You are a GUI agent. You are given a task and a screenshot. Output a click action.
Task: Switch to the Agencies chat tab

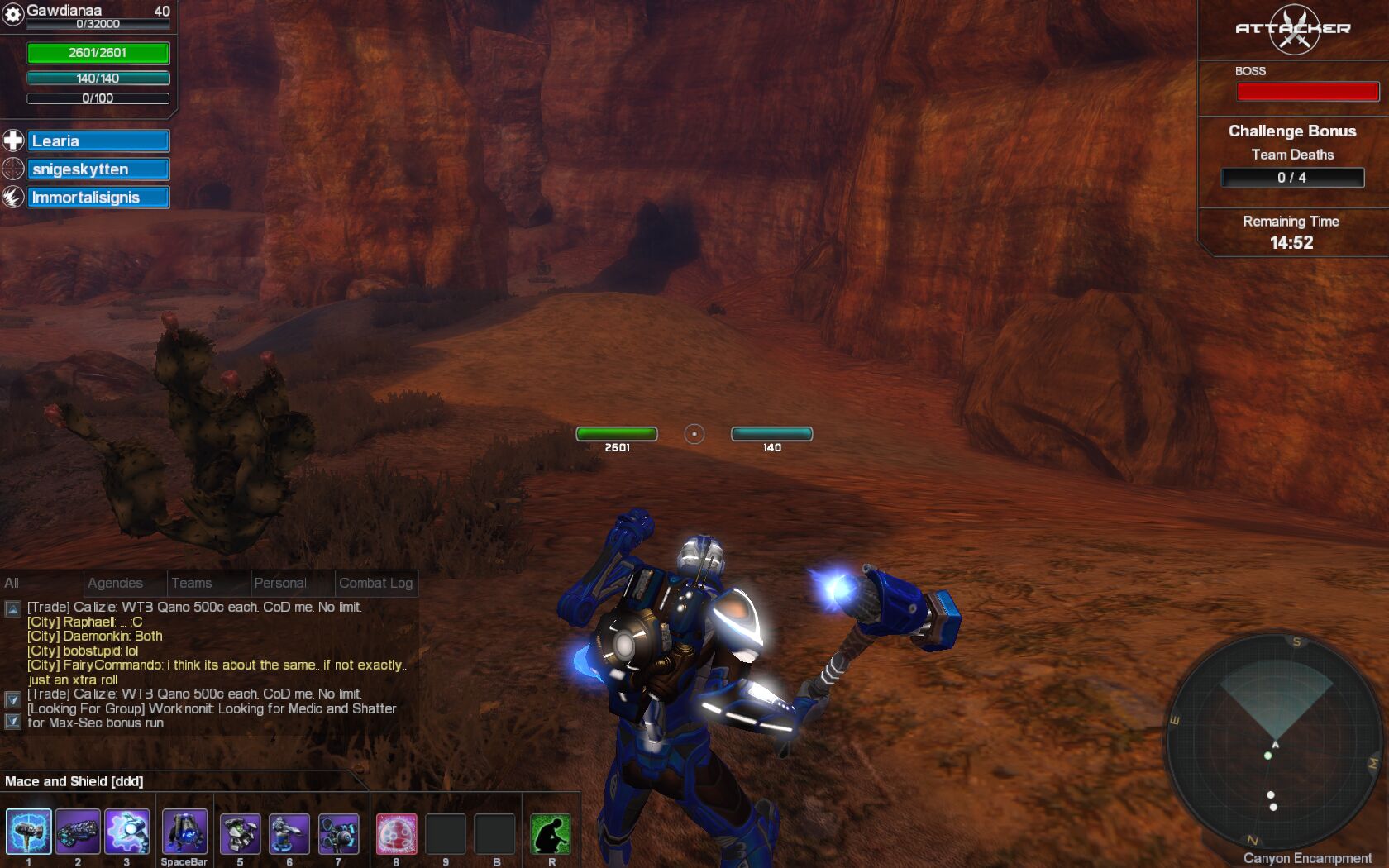coord(115,583)
